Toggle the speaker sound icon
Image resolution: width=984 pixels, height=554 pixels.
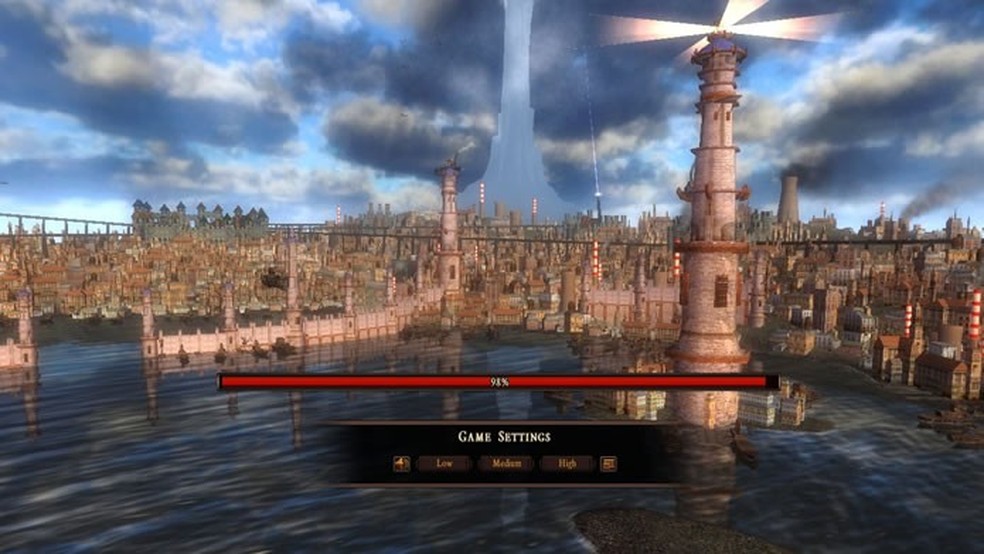pos(401,464)
